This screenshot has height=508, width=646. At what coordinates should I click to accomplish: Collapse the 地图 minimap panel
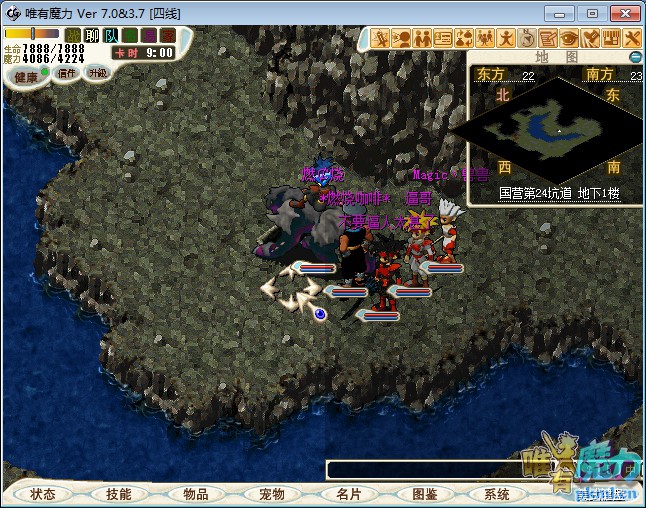click(x=635, y=57)
